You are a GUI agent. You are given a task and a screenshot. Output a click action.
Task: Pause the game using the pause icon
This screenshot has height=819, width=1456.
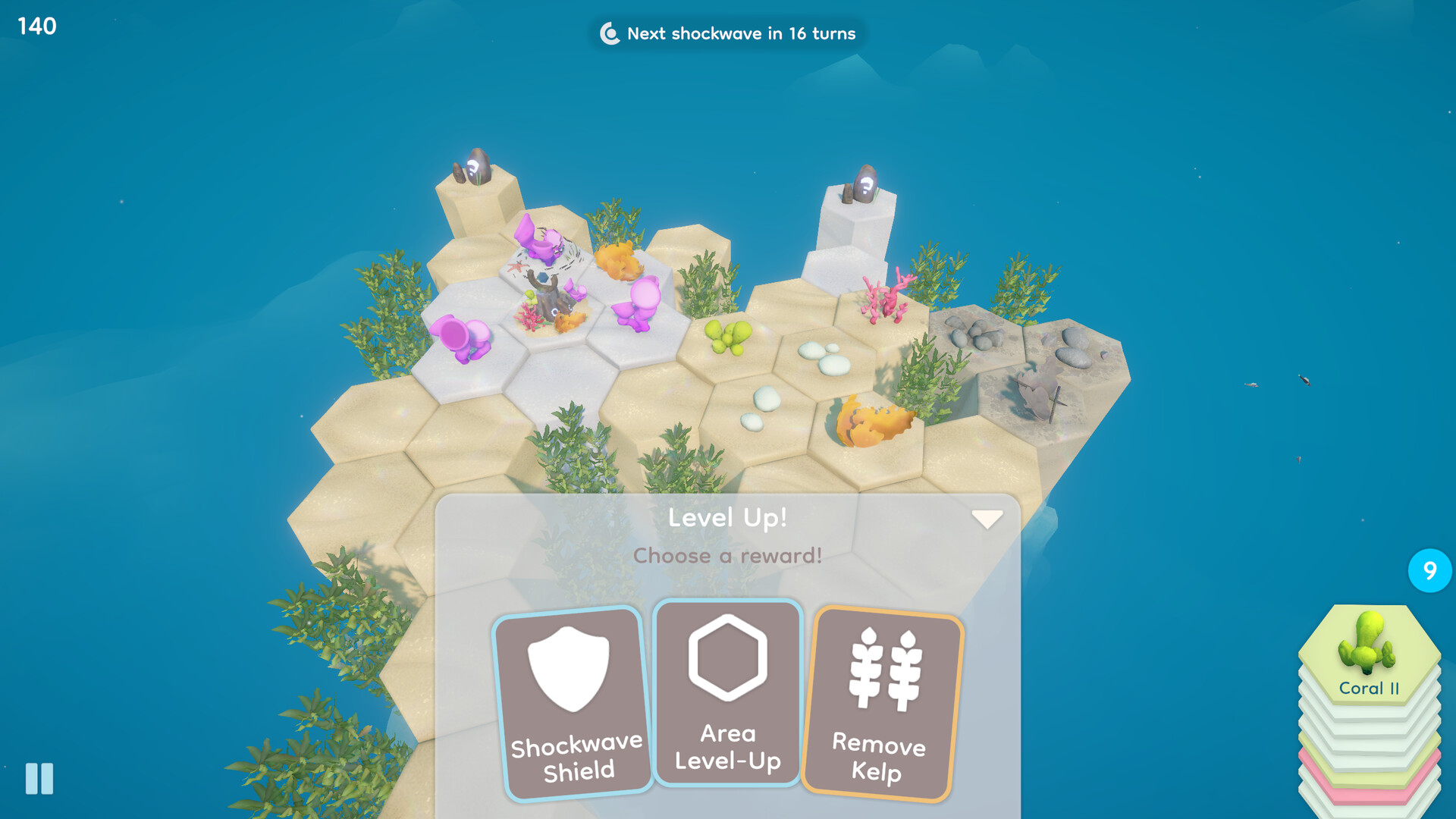coord(38,778)
